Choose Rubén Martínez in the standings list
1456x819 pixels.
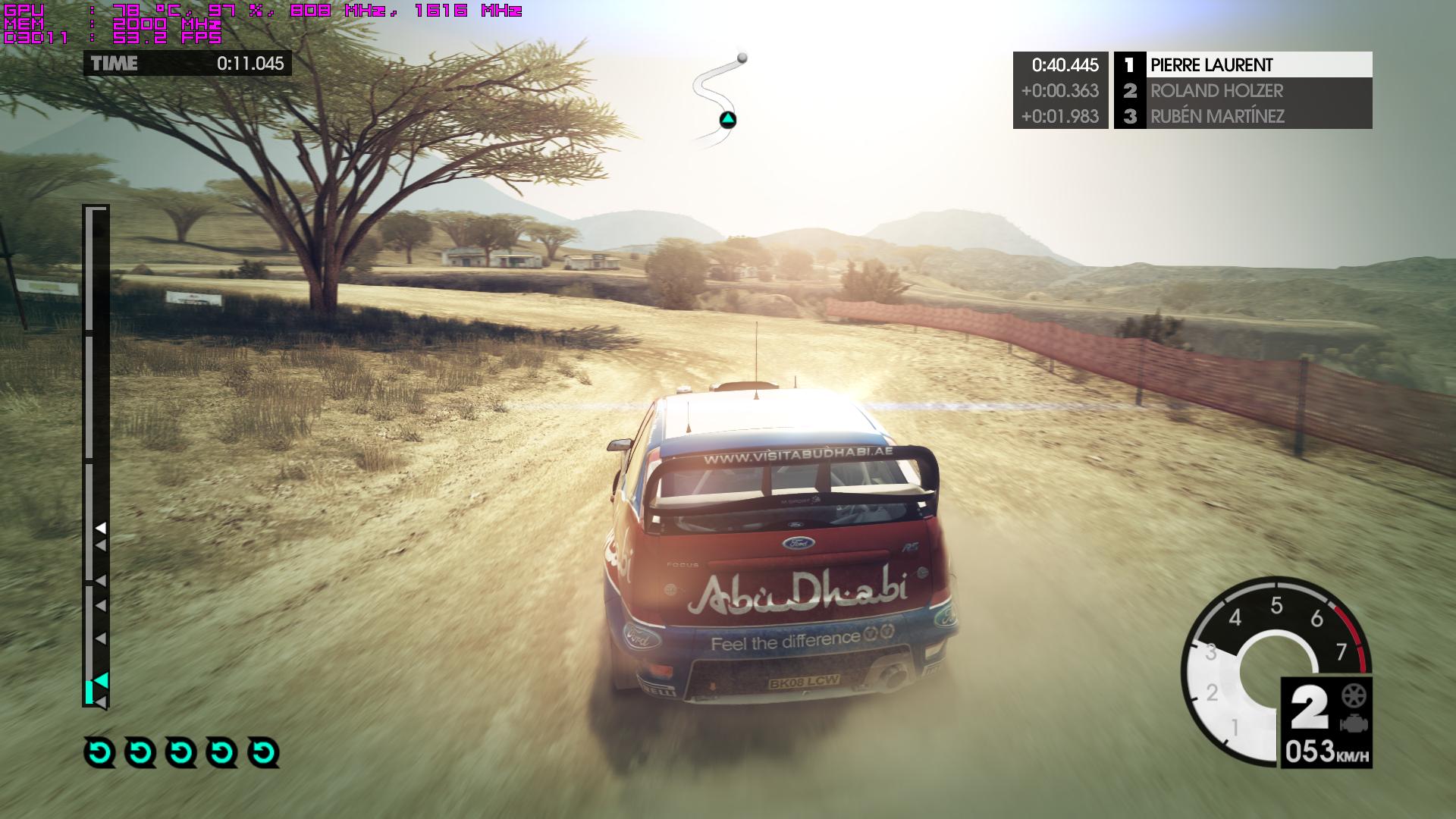pyautogui.click(x=1242, y=116)
